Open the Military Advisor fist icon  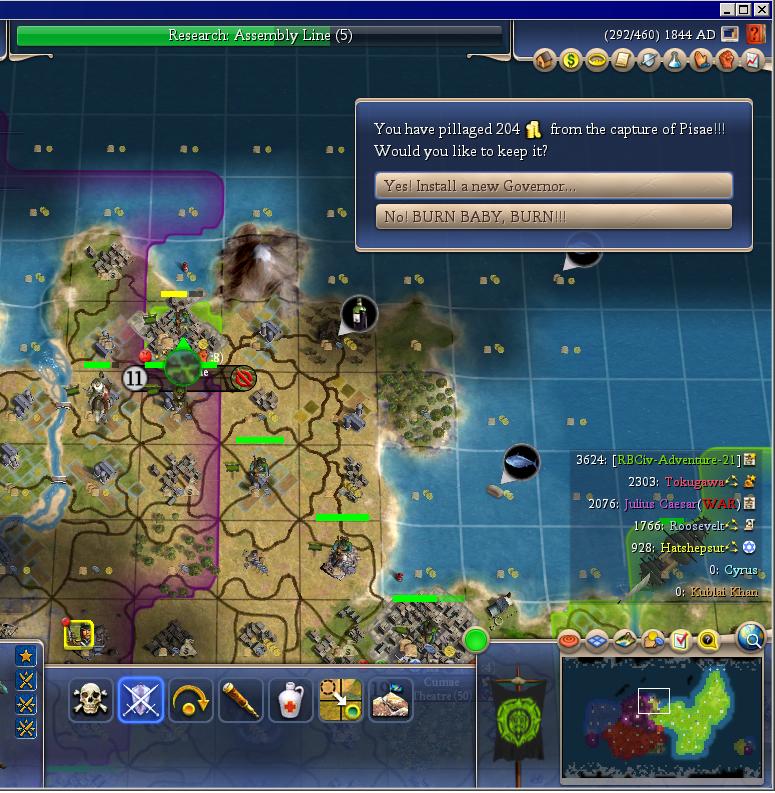point(727,61)
